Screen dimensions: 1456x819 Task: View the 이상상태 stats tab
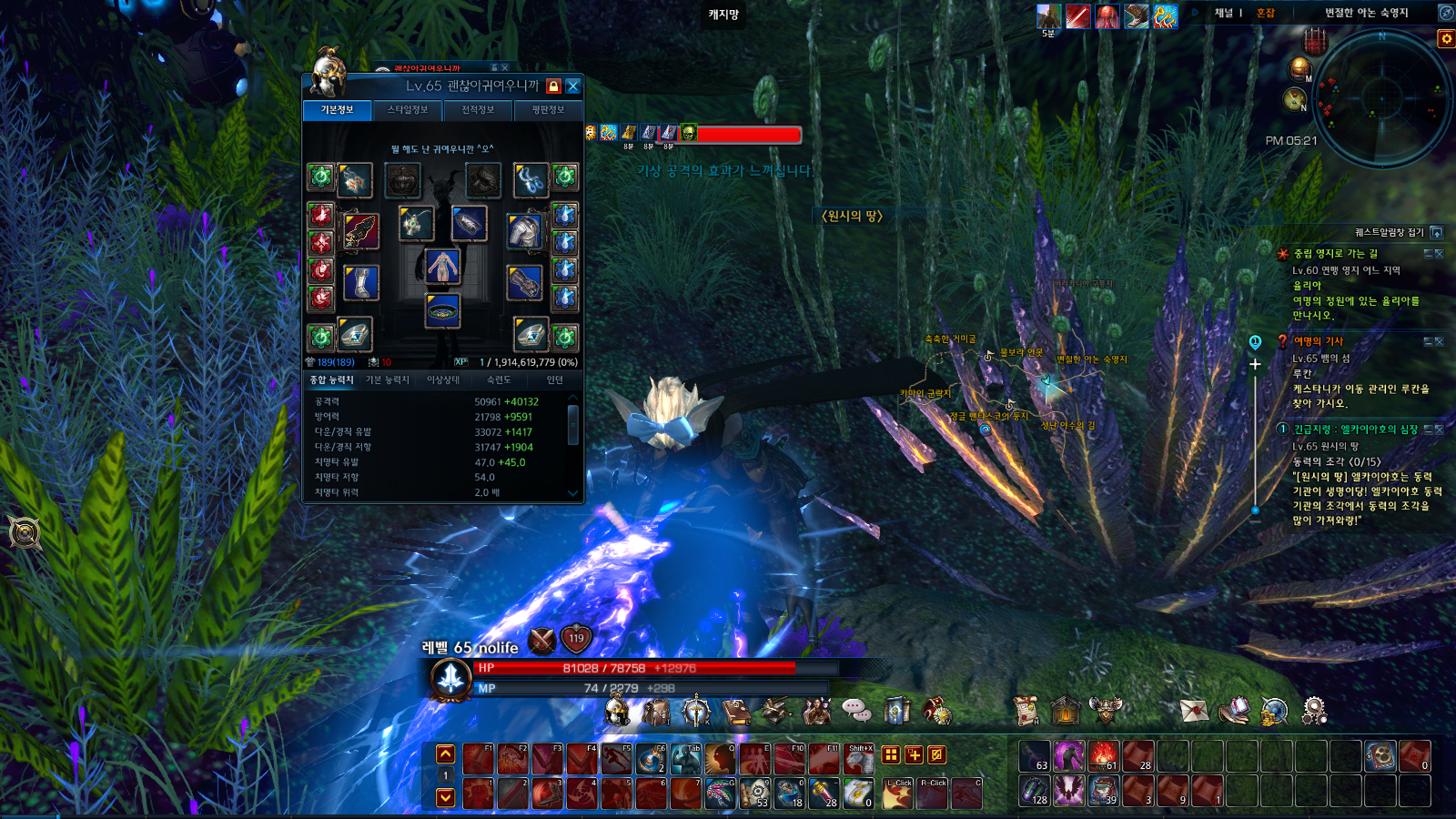[x=443, y=380]
